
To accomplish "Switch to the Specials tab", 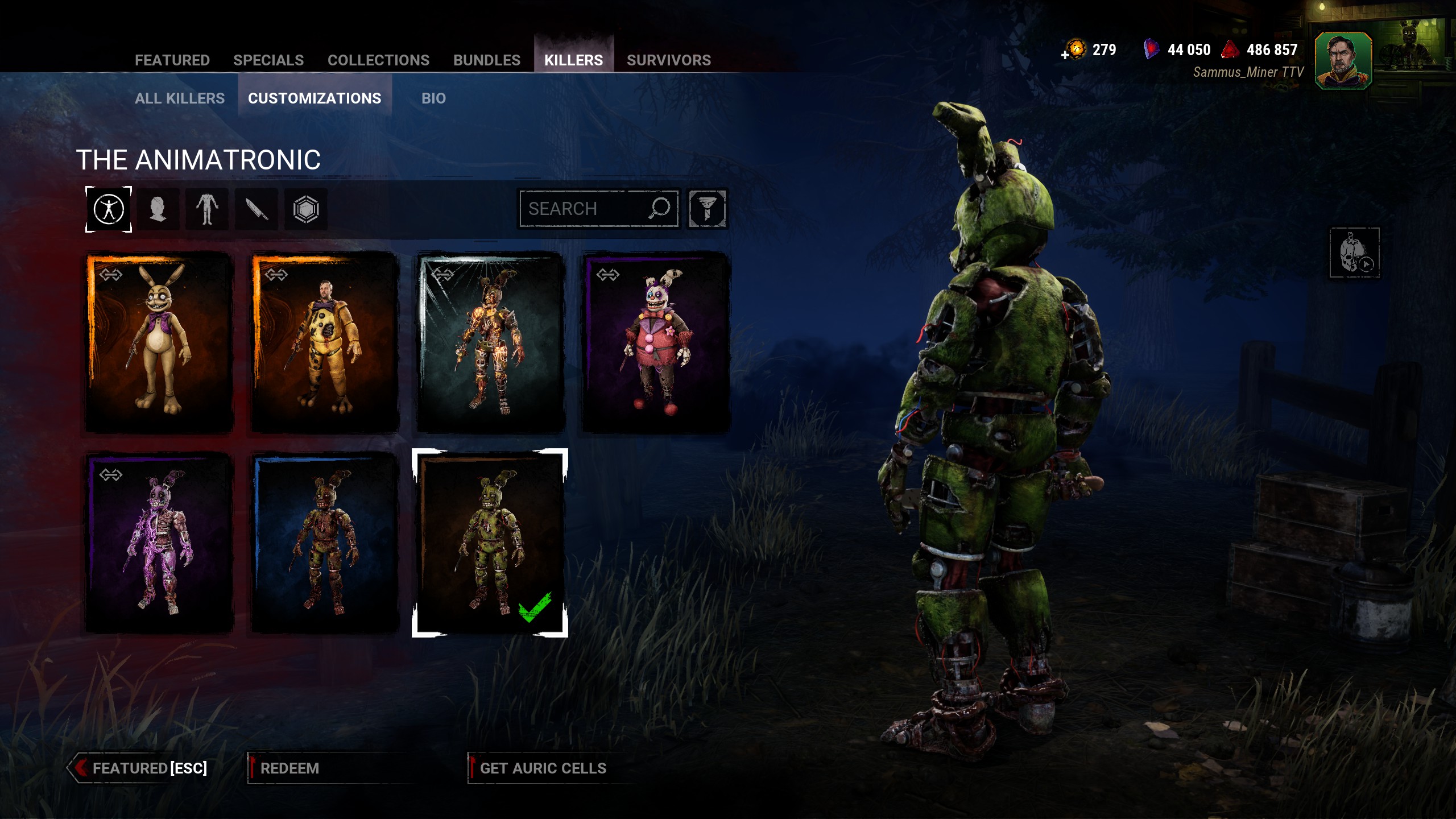I will 268,60.
